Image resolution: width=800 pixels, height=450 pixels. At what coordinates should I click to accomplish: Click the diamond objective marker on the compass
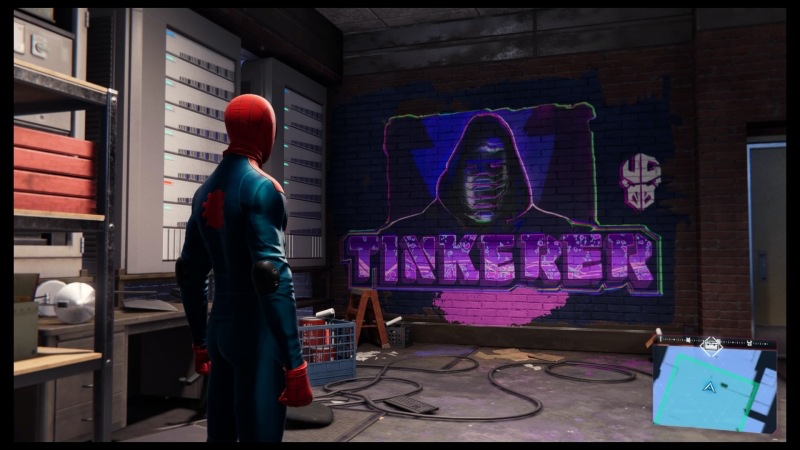(711, 346)
